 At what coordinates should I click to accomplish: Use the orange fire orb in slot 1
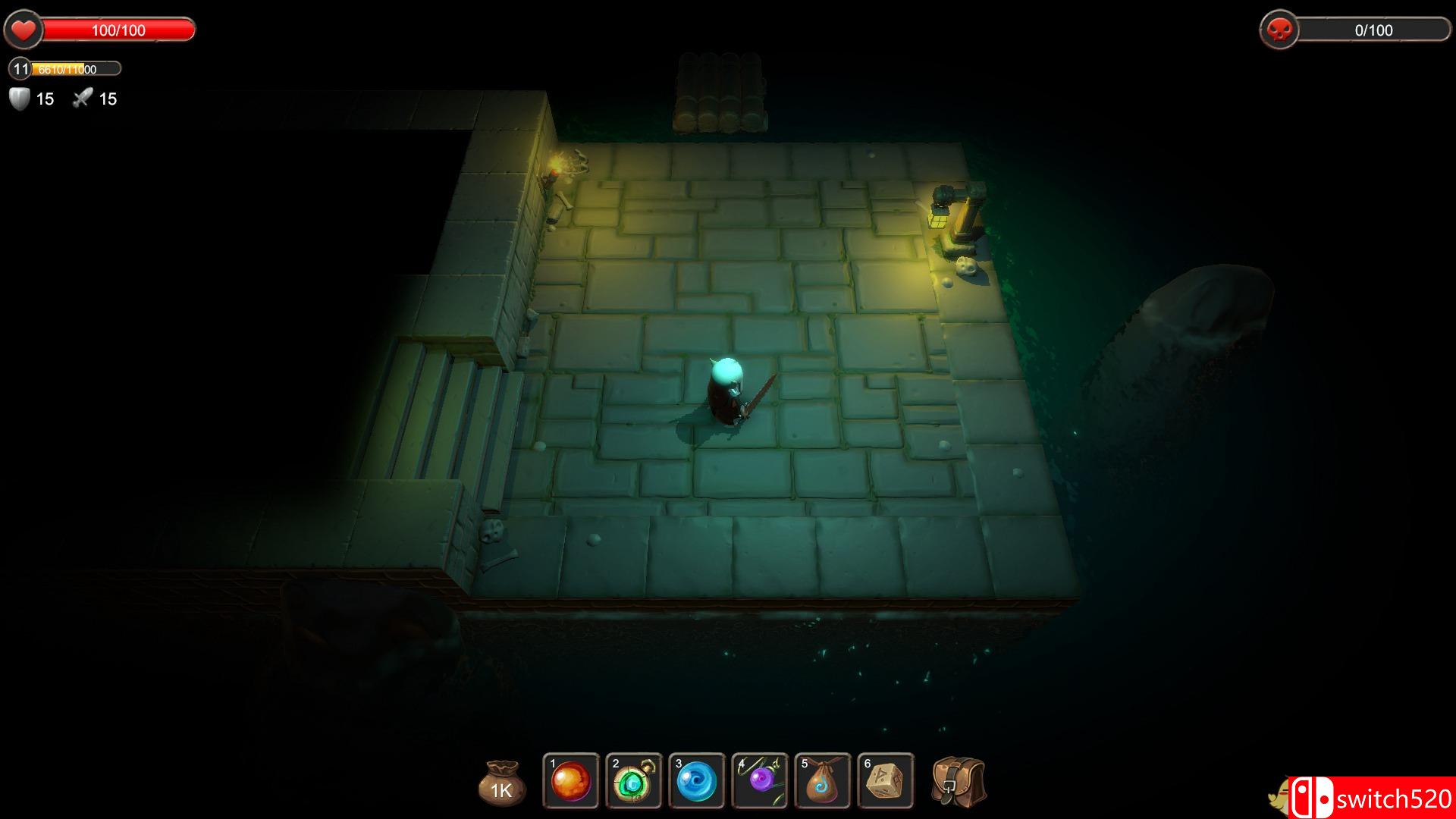click(x=571, y=781)
